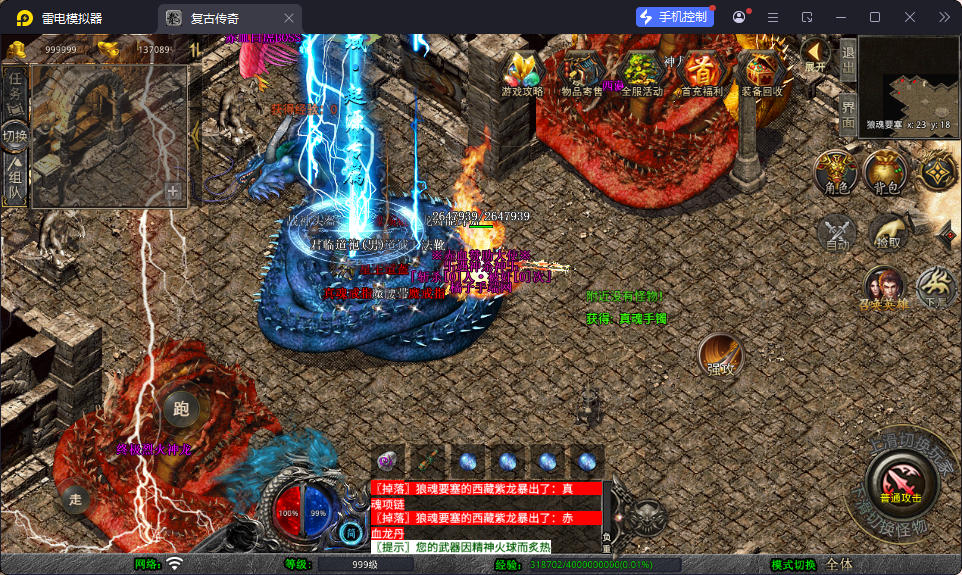
Task: Open the 装备回收 equipment recycling chest
Action: click(763, 72)
